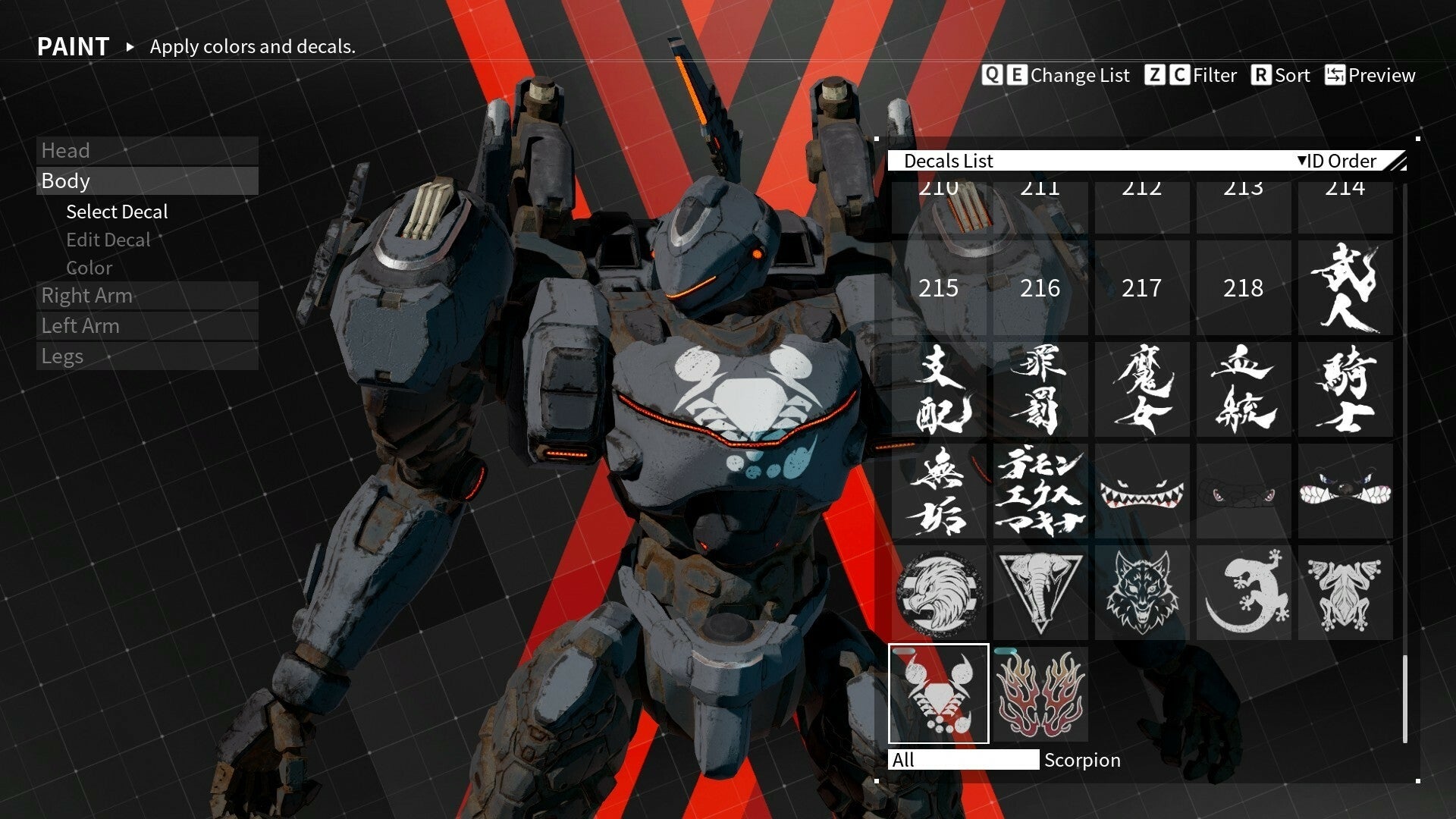Choose the wolf head decal
Screen dimensions: 1456x819
click(x=1142, y=593)
